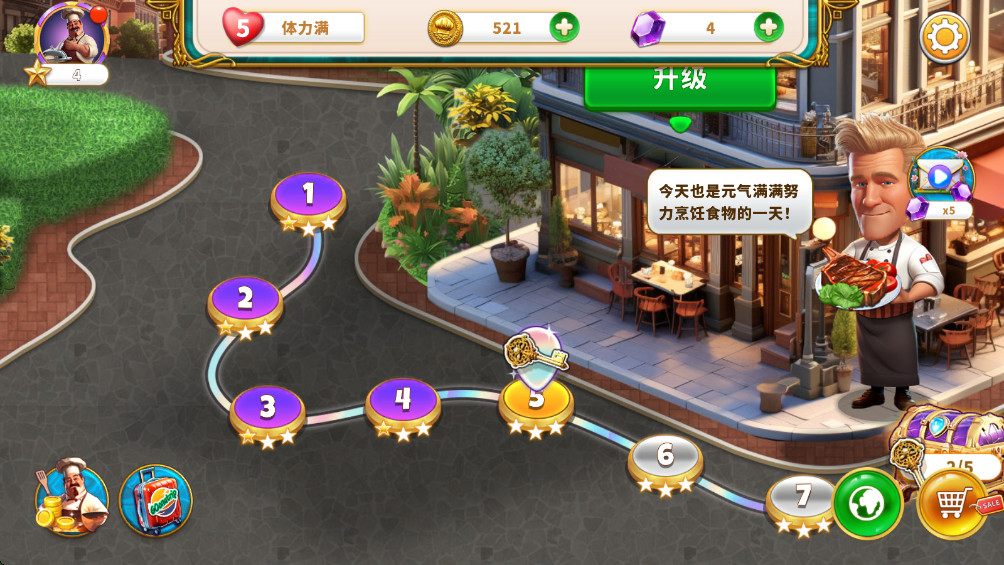Choose the level 7 stage
The height and width of the screenshot is (565, 1004).
point(802,498)
